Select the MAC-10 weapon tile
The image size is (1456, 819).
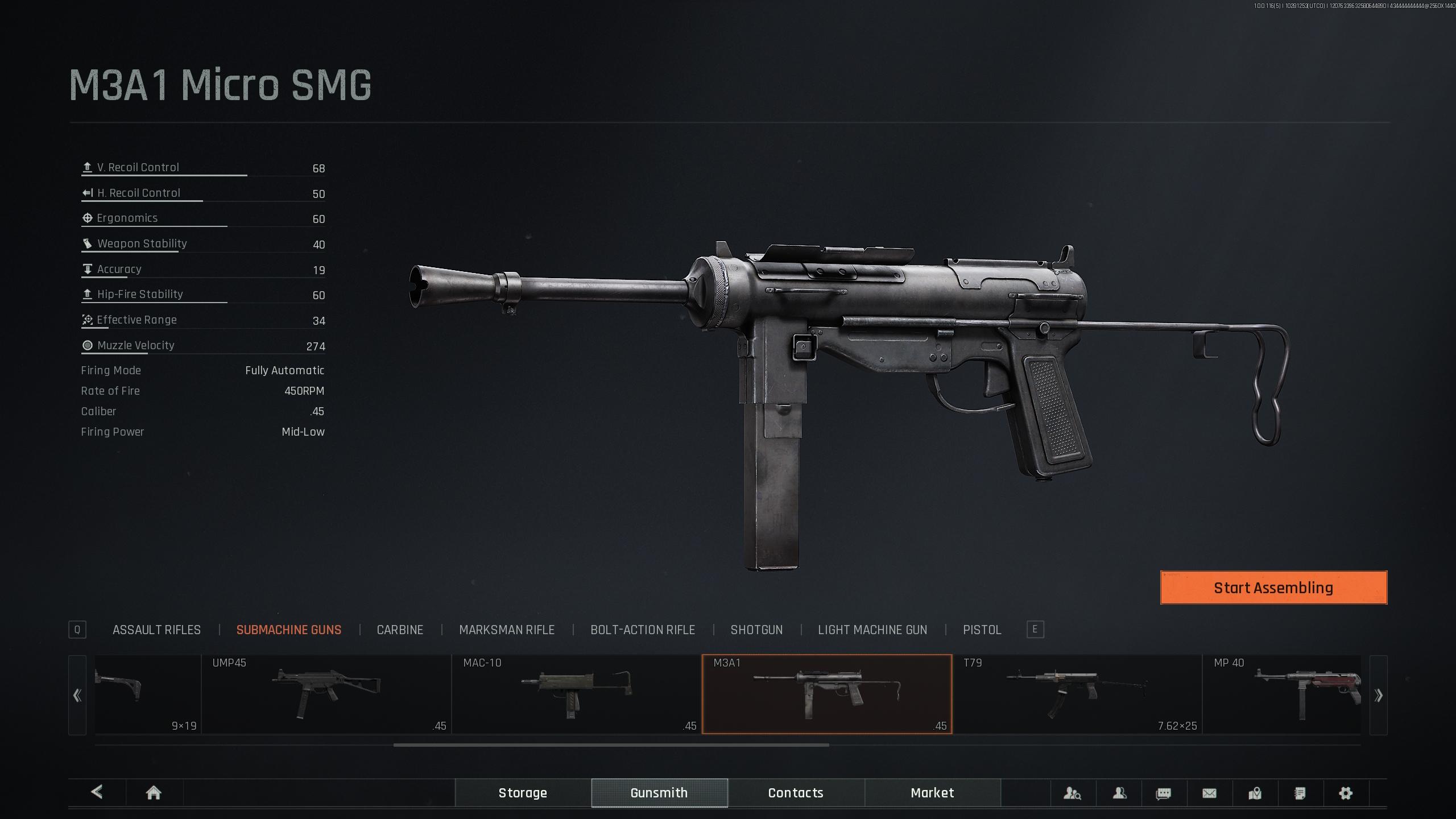[x=576, y=694]
